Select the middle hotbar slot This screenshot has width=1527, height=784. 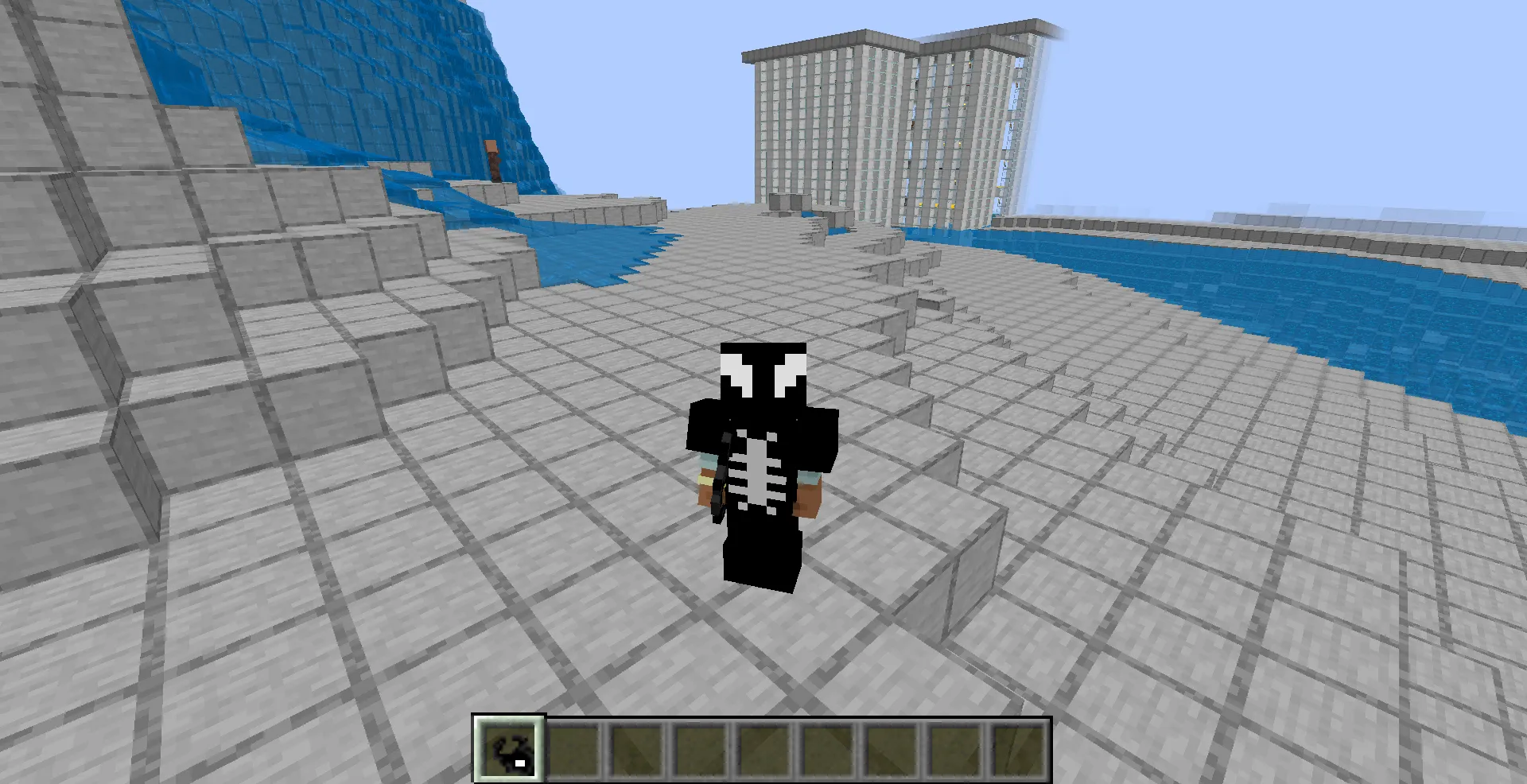[766, 747]
